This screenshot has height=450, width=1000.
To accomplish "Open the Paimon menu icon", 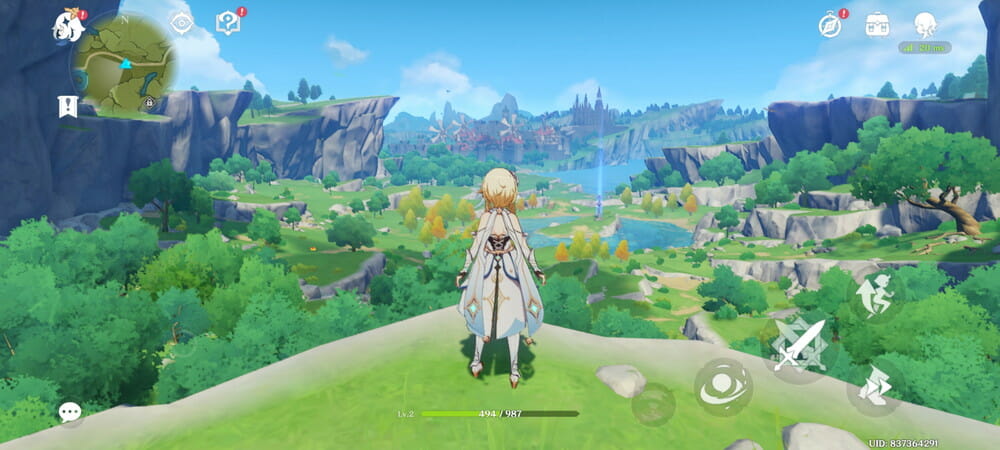I will coord(69,27).
